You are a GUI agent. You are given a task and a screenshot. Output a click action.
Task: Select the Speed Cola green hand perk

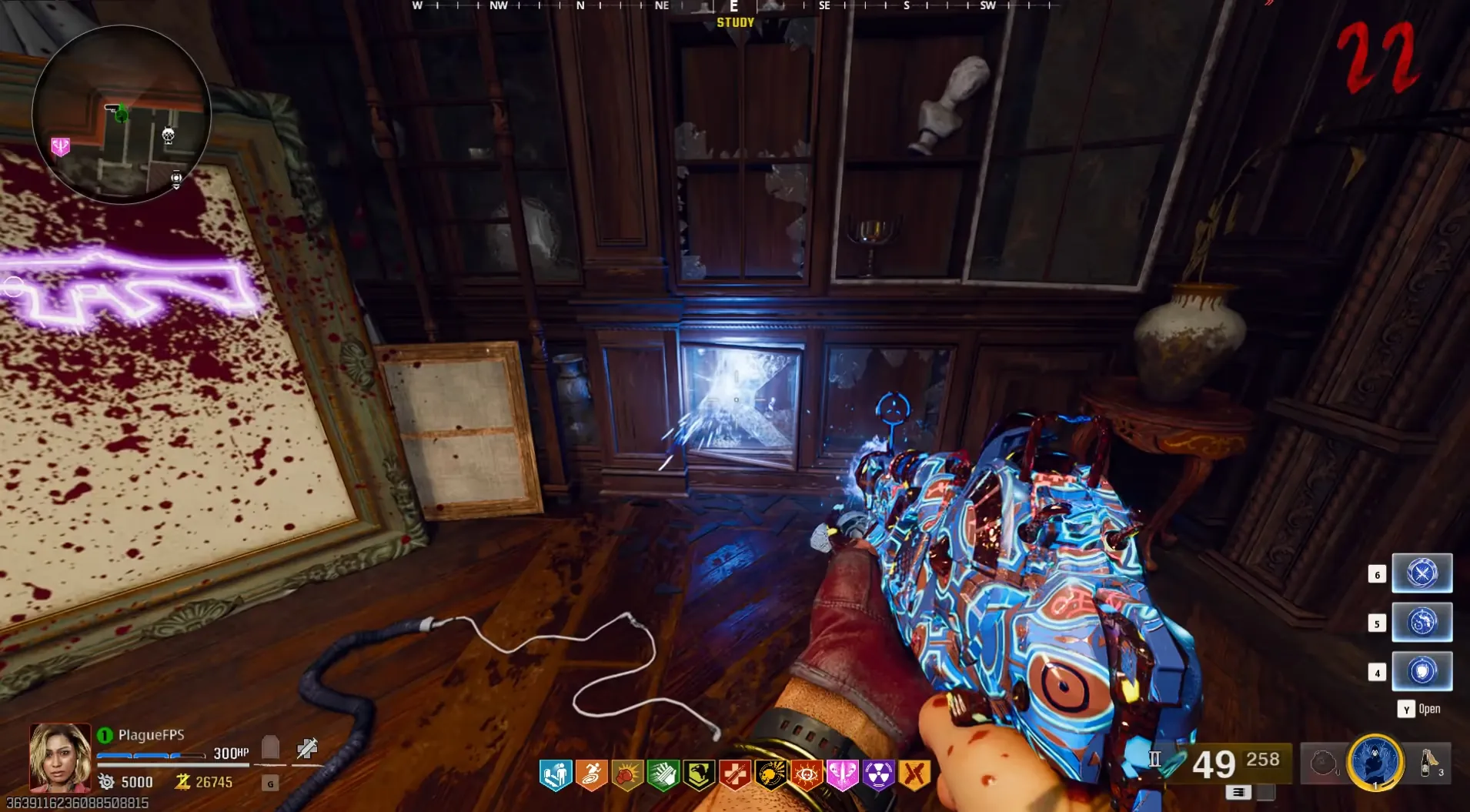click(663, 775)
